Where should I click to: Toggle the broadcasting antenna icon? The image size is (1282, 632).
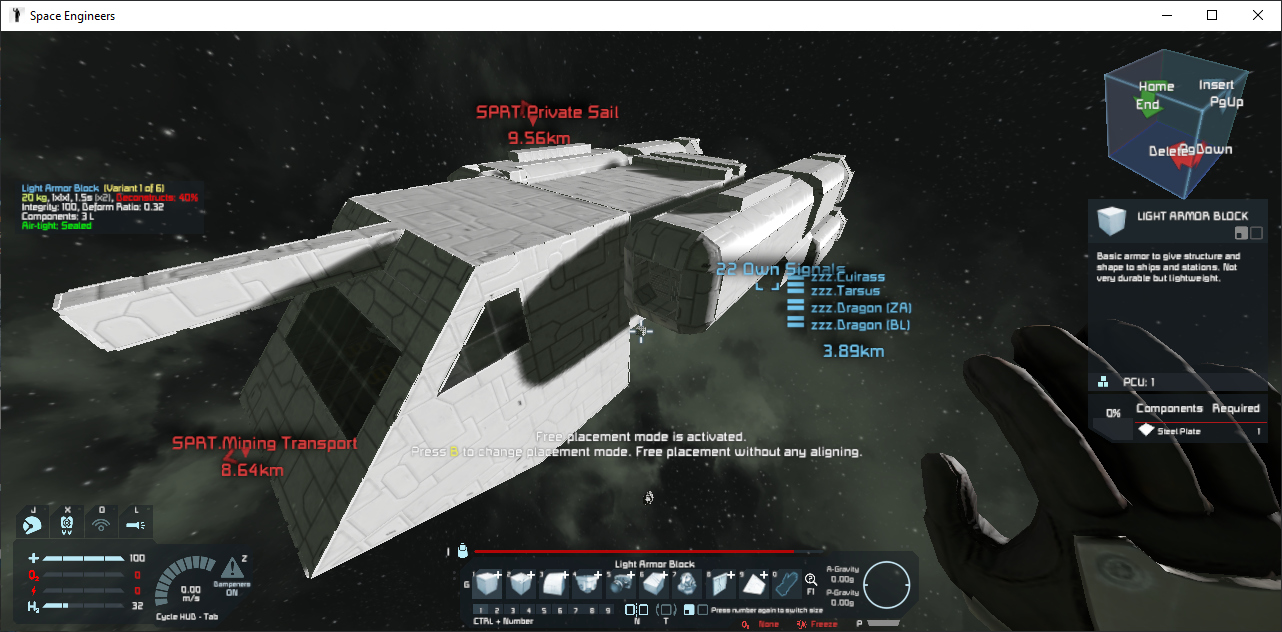pos(101,522)
